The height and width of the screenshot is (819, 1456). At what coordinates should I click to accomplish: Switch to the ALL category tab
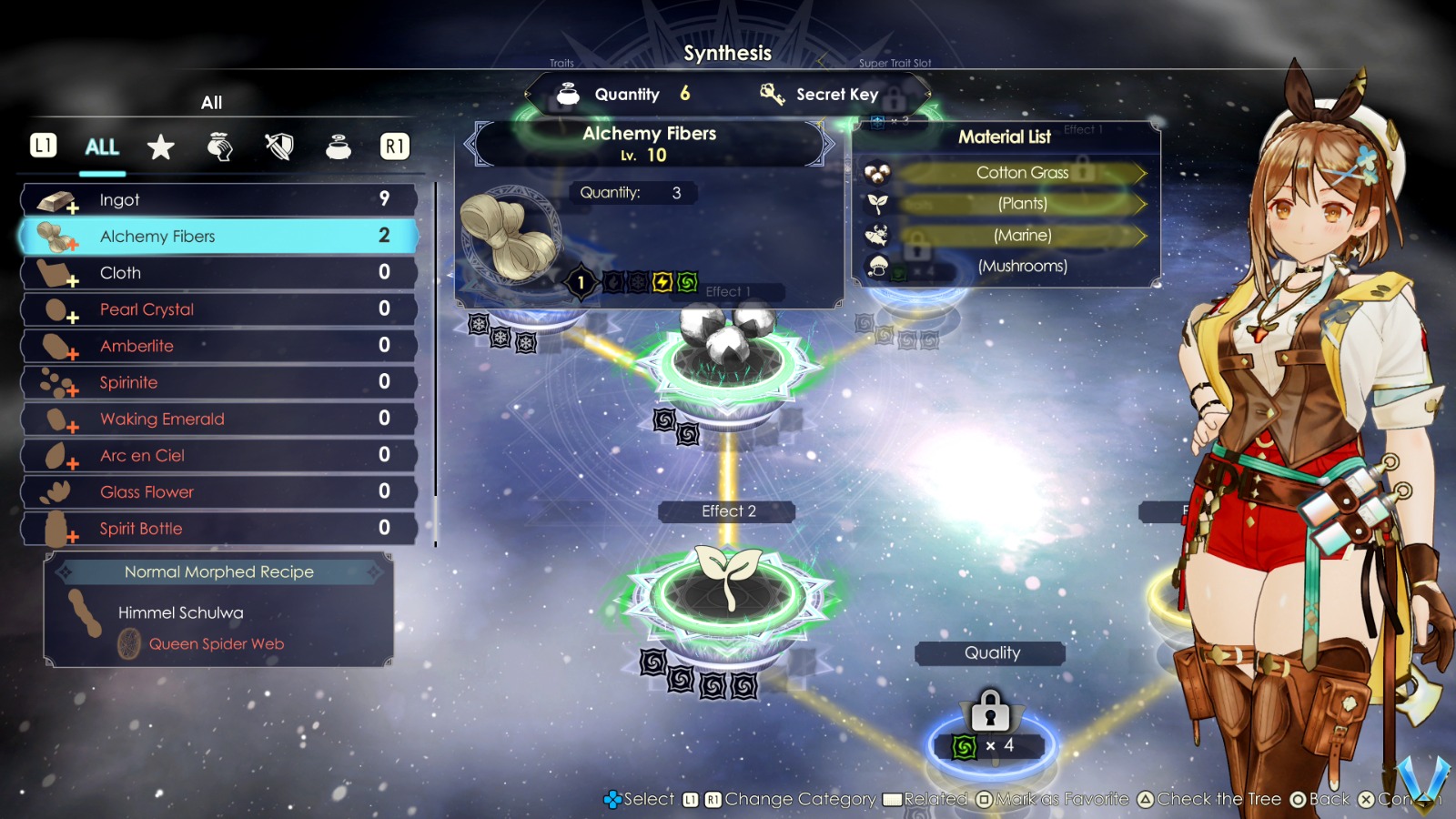click(x=102, y=147)
